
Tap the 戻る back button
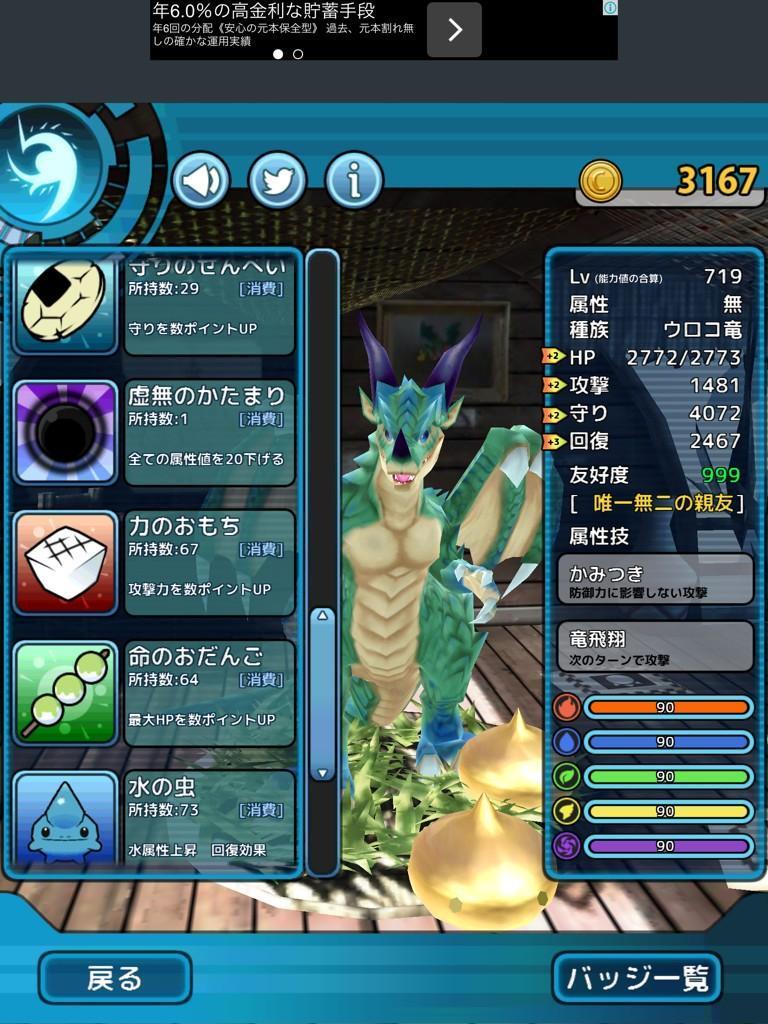(x=115, y=978)
